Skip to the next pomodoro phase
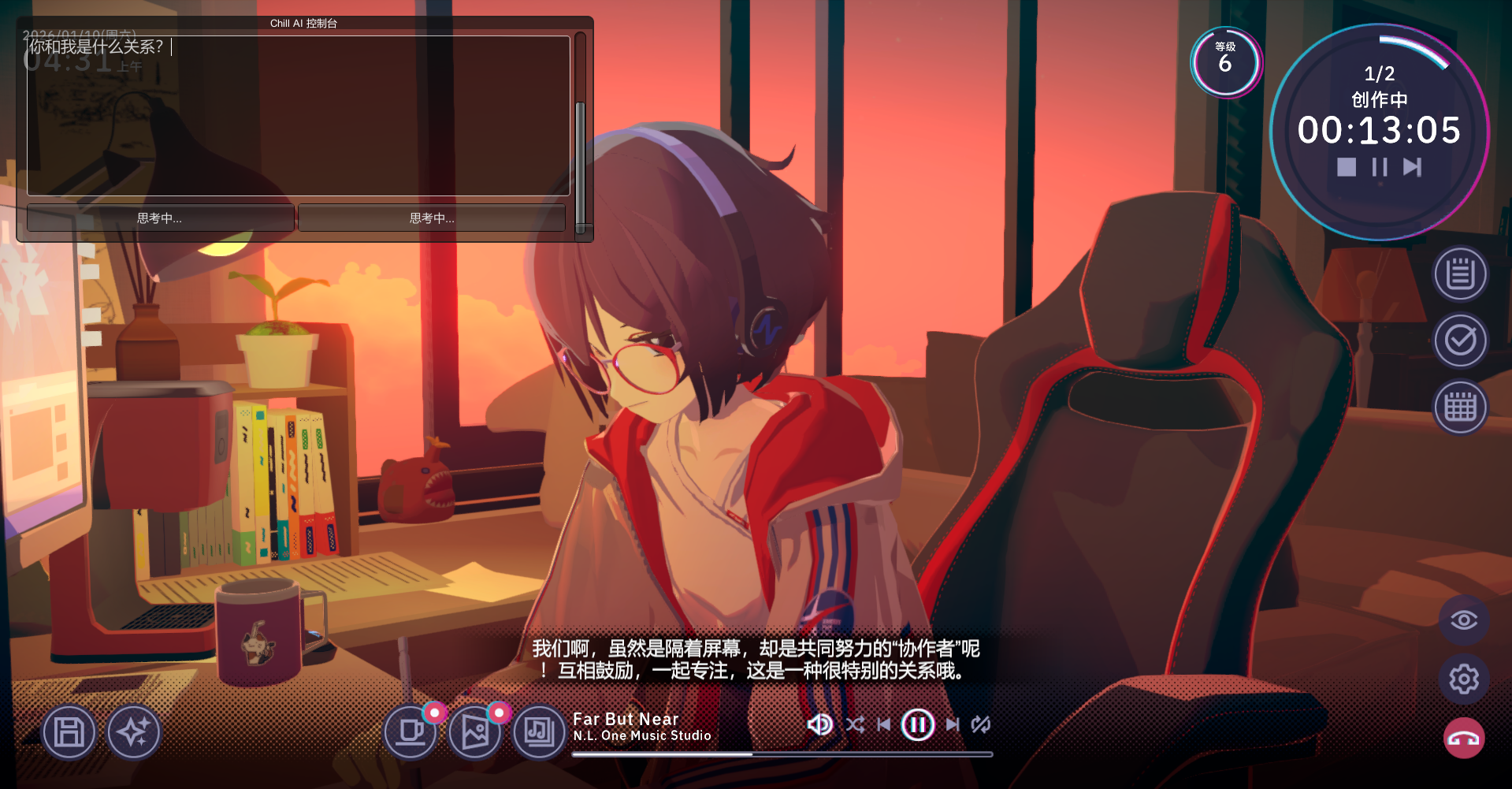Image resolution: width=1512 pixels, height=789 pixels. (1412, 167)
